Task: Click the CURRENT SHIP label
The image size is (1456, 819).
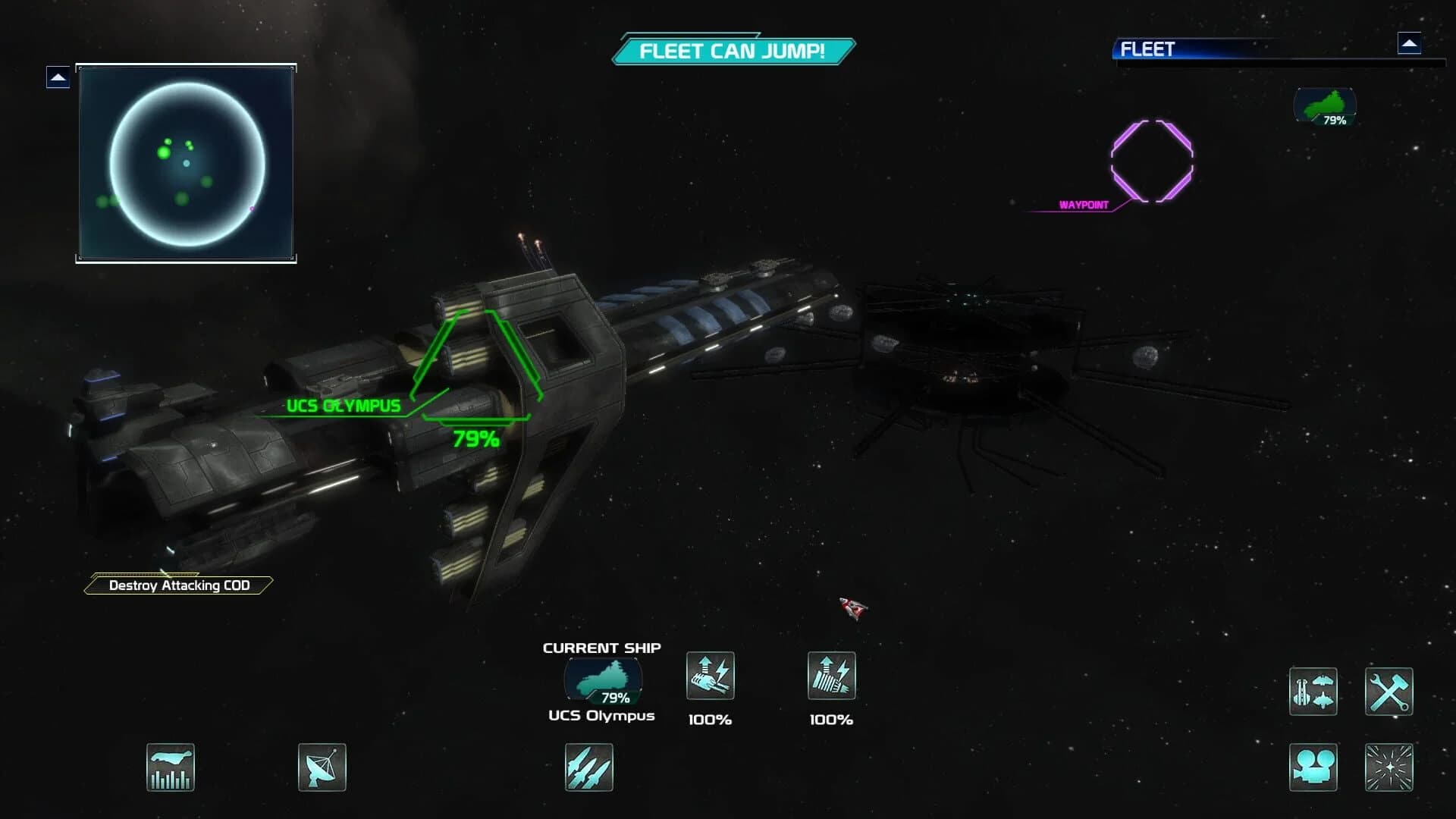Action: coord(601,648)
